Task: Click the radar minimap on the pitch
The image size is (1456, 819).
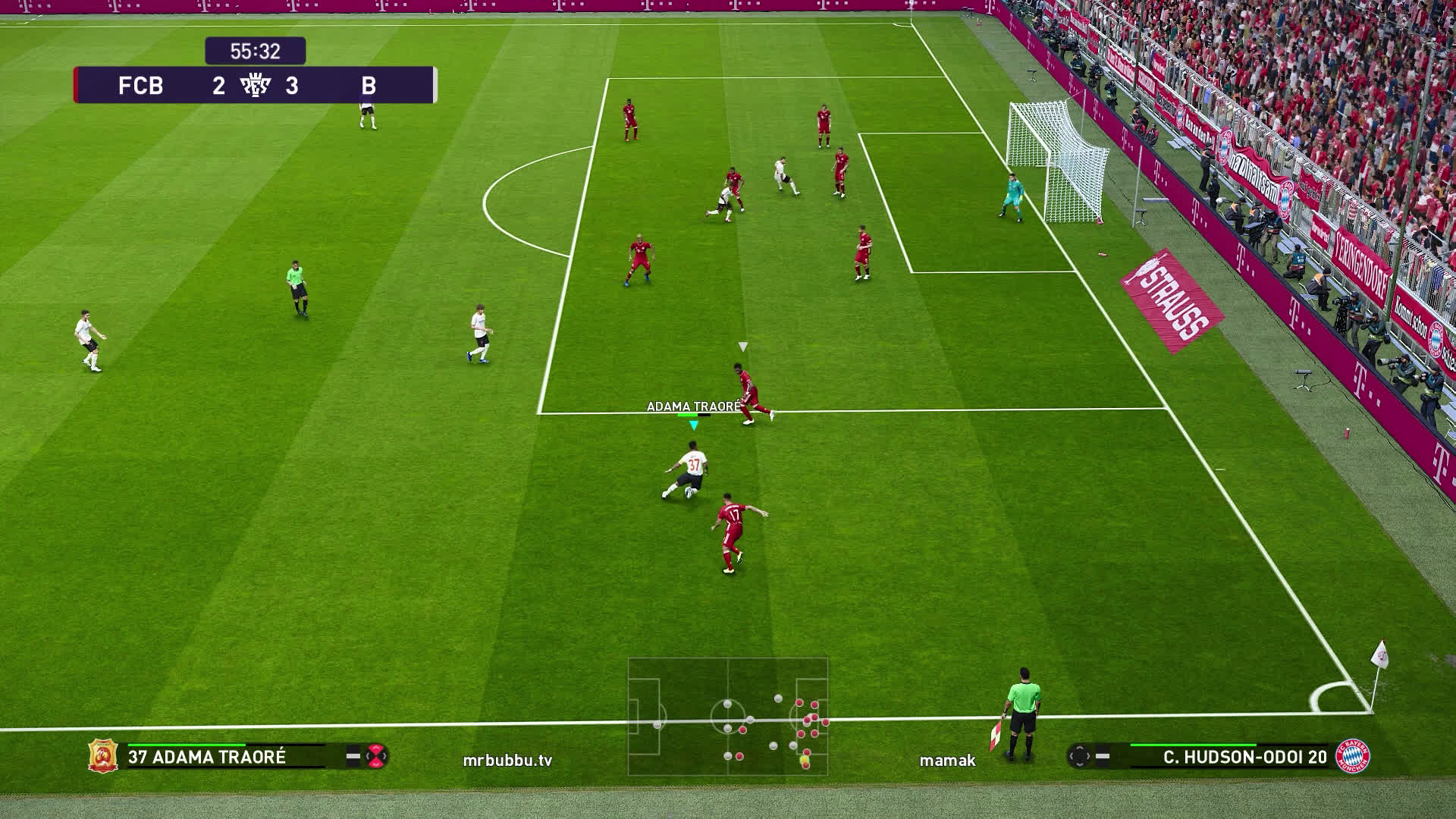Action: 727,716
